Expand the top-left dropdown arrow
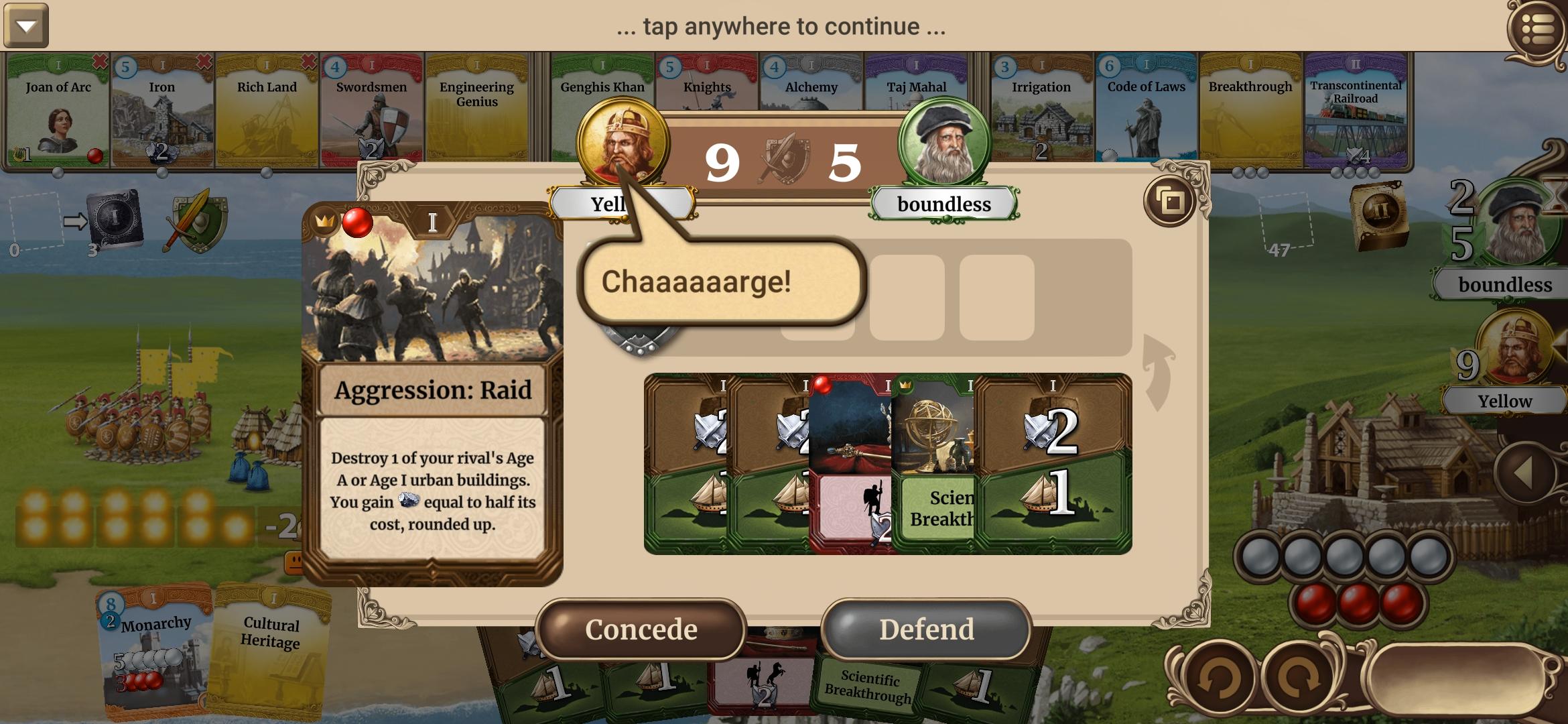Image resolution: width=1568 pixels, height=724 pixels. point(26,26)
